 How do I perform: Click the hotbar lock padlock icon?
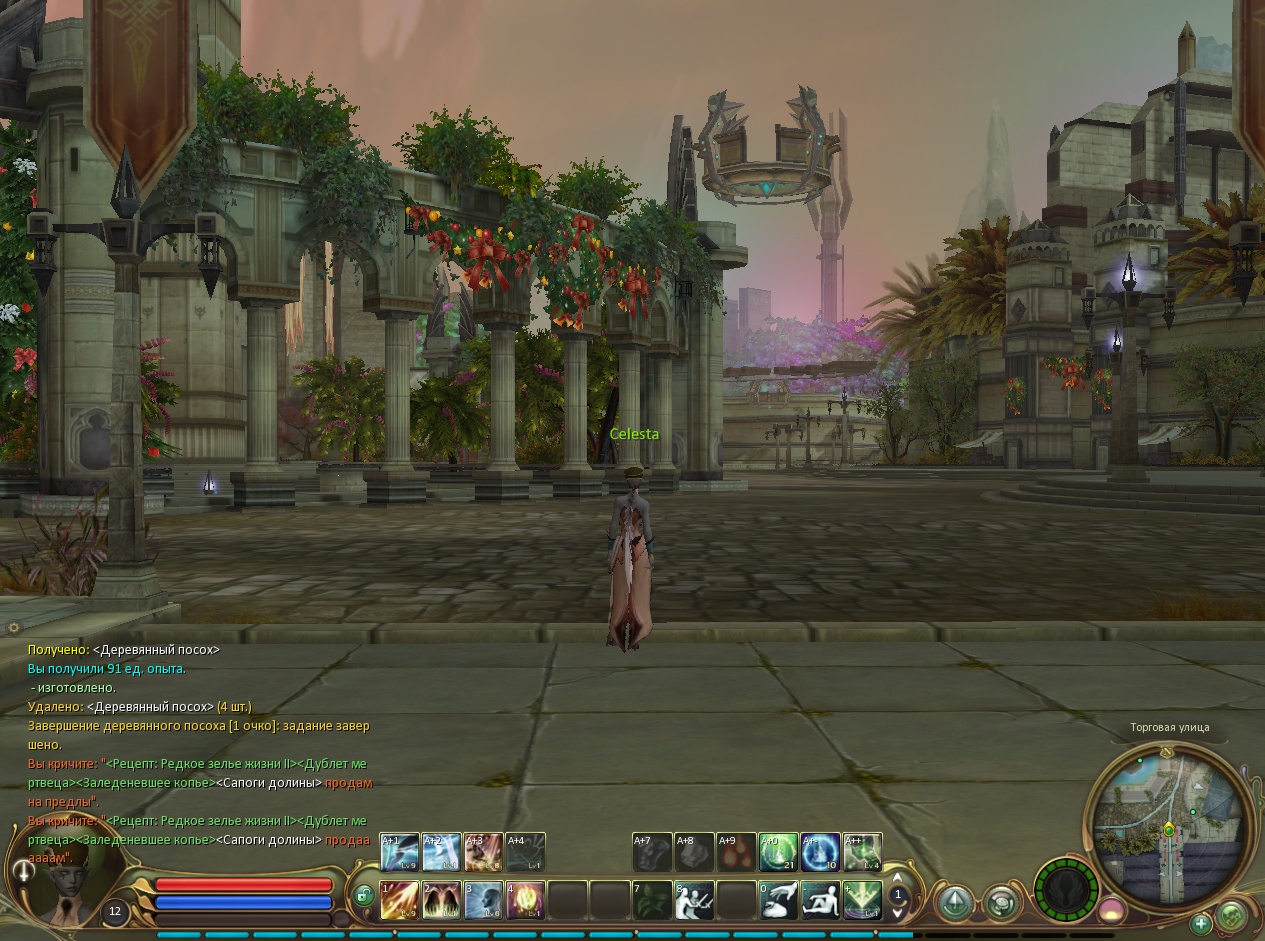(x=364, y=897)
